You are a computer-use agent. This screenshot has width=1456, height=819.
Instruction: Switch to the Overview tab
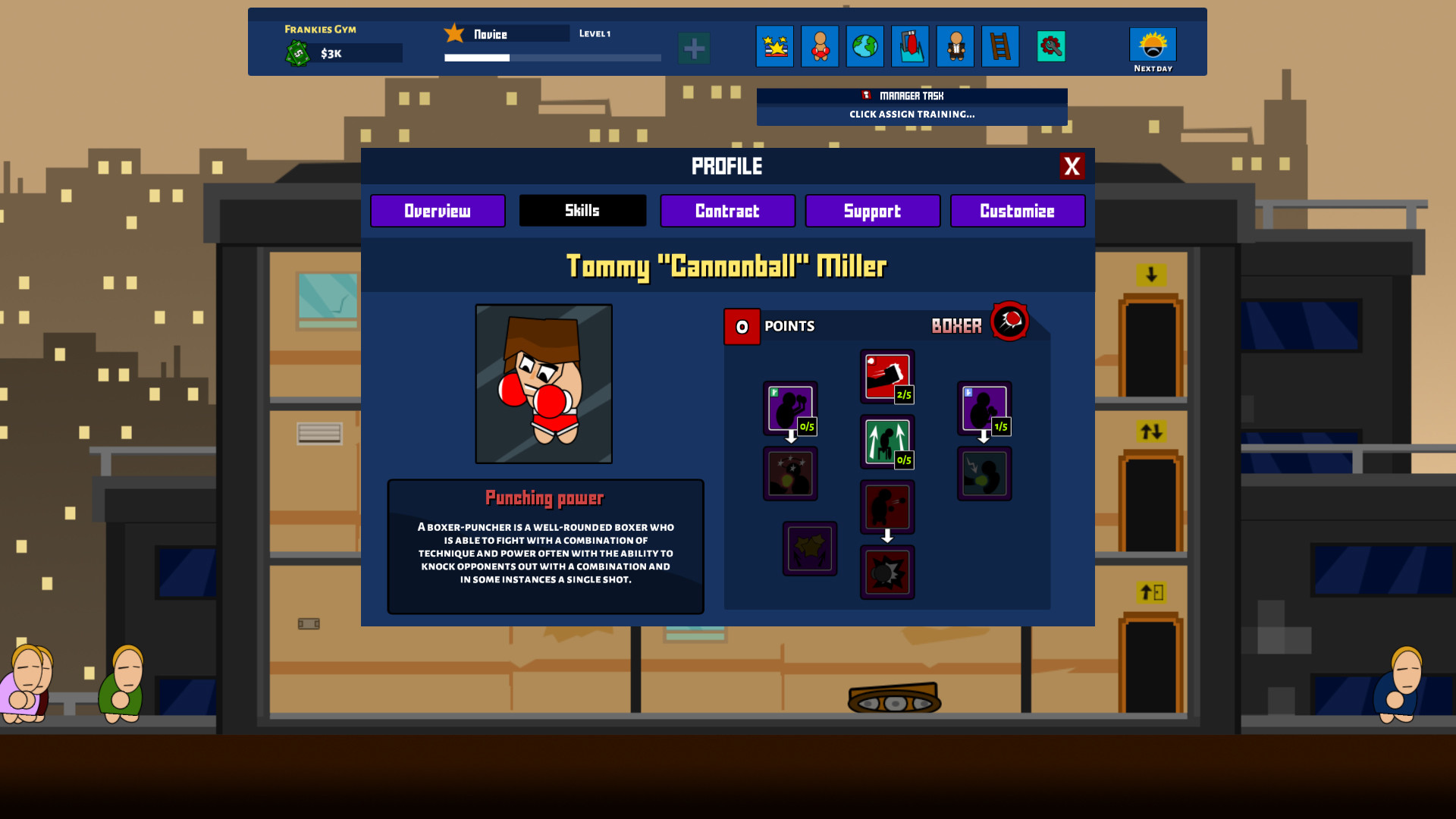438,211
